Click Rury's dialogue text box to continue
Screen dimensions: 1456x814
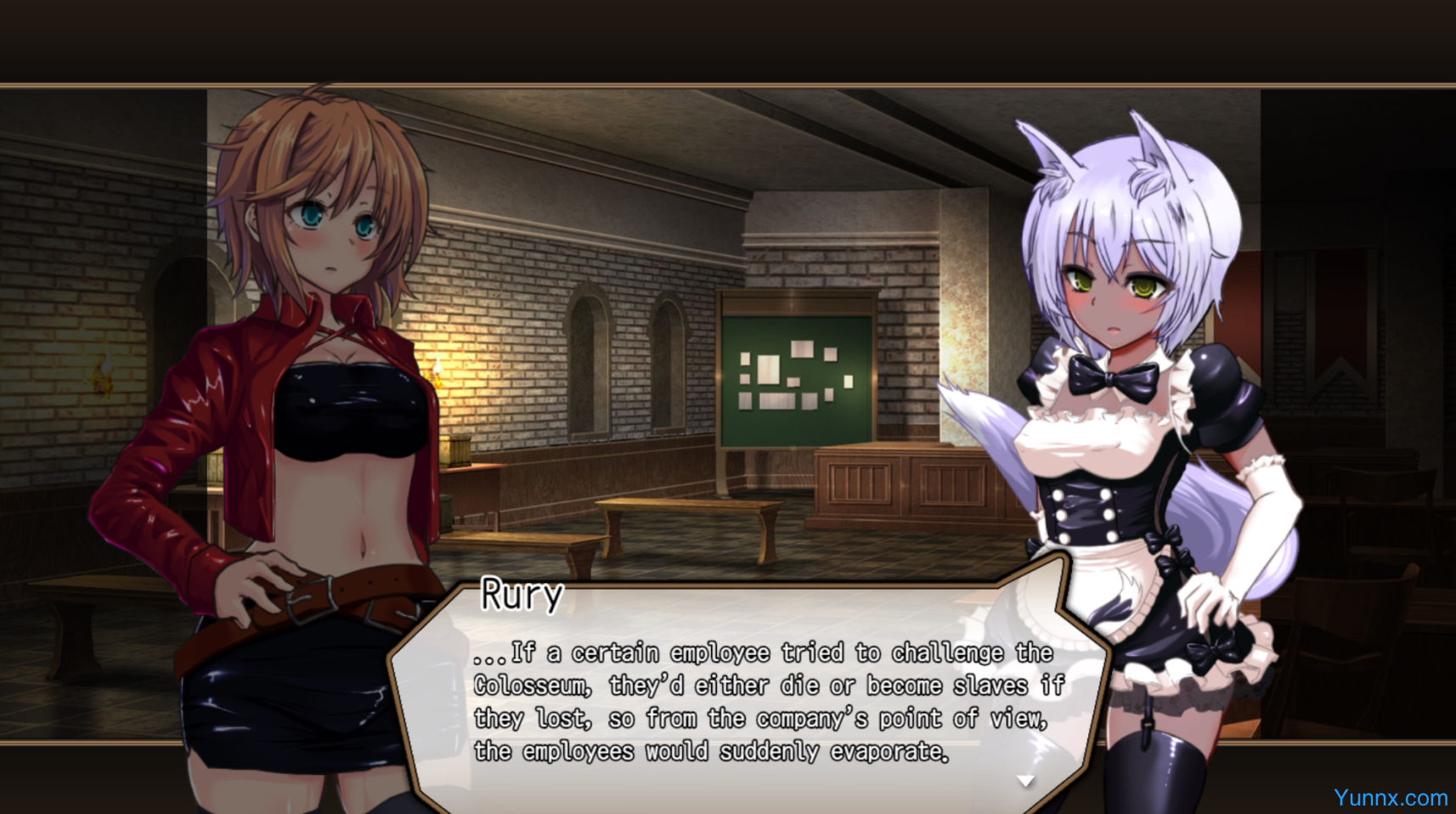[748, 701]
